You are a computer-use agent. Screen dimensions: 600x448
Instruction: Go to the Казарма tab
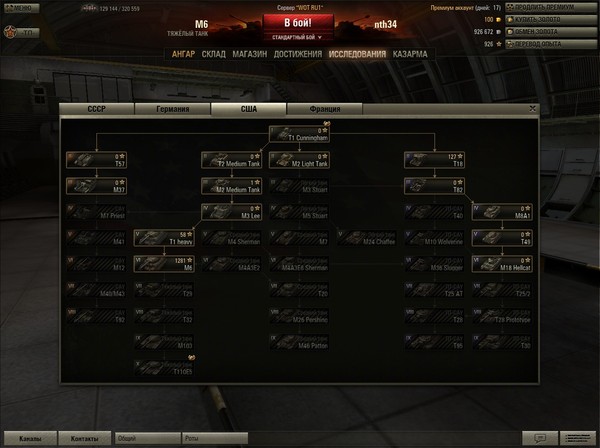(410, 54)
